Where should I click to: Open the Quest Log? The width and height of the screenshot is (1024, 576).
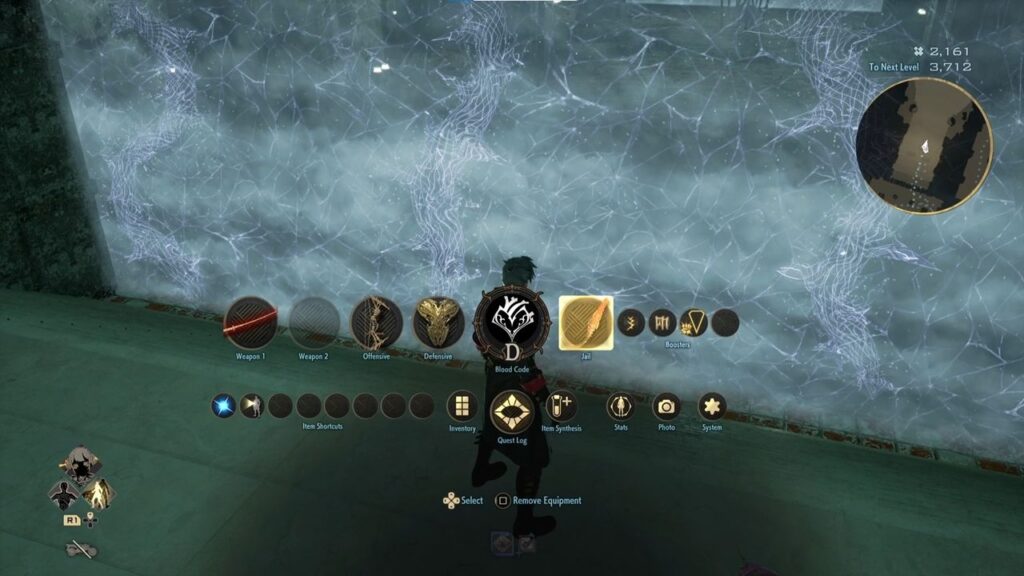point(512,411)
